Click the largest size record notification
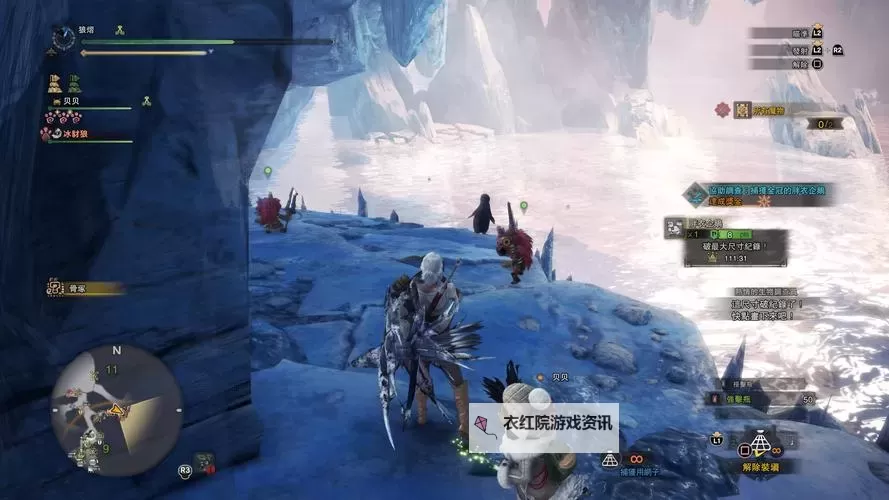 (x=735, y=244)
